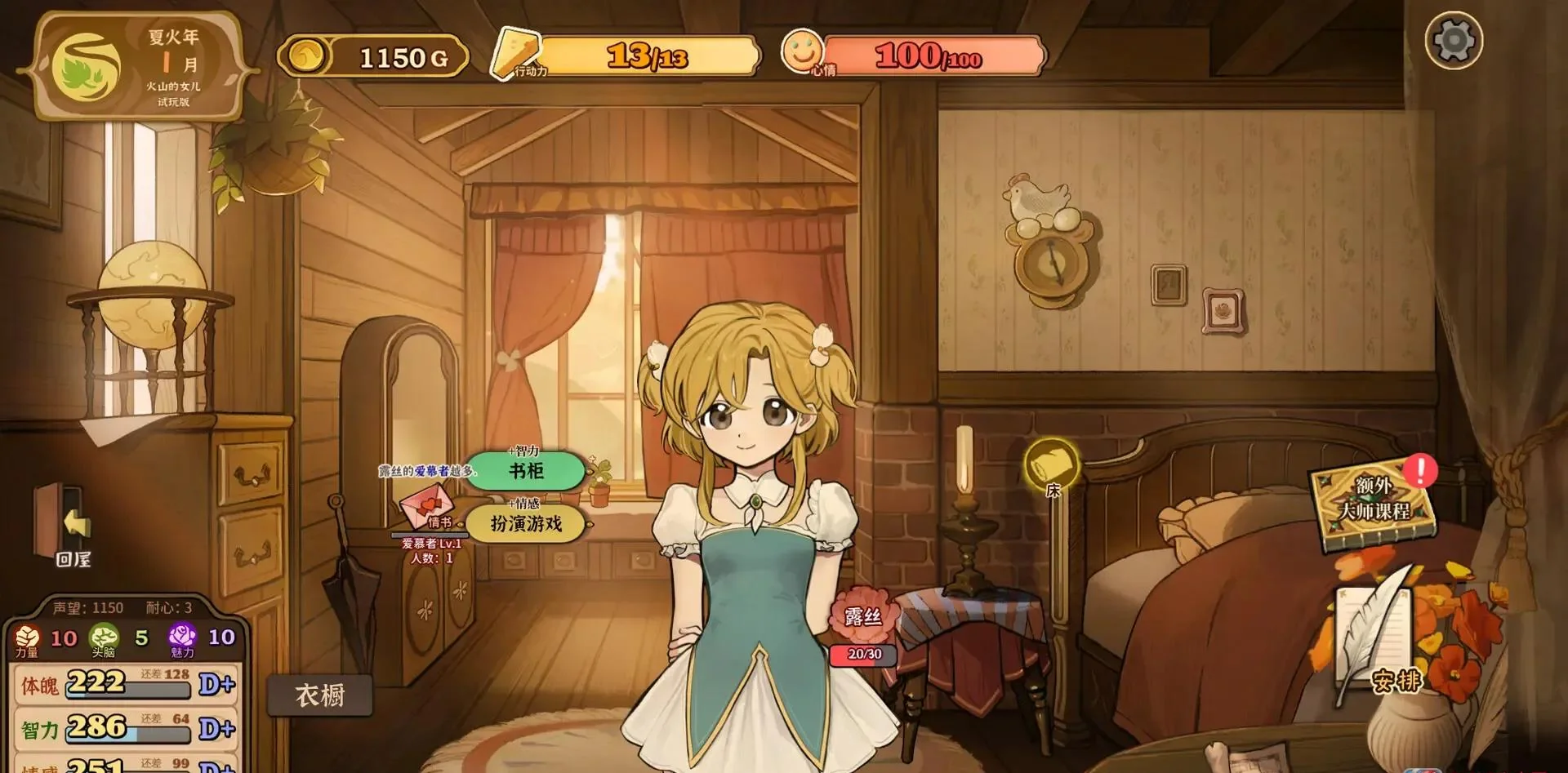Click the 露丝 character name badge
The height and width of the screenshot is (773, 1568).
coord(862,615)
